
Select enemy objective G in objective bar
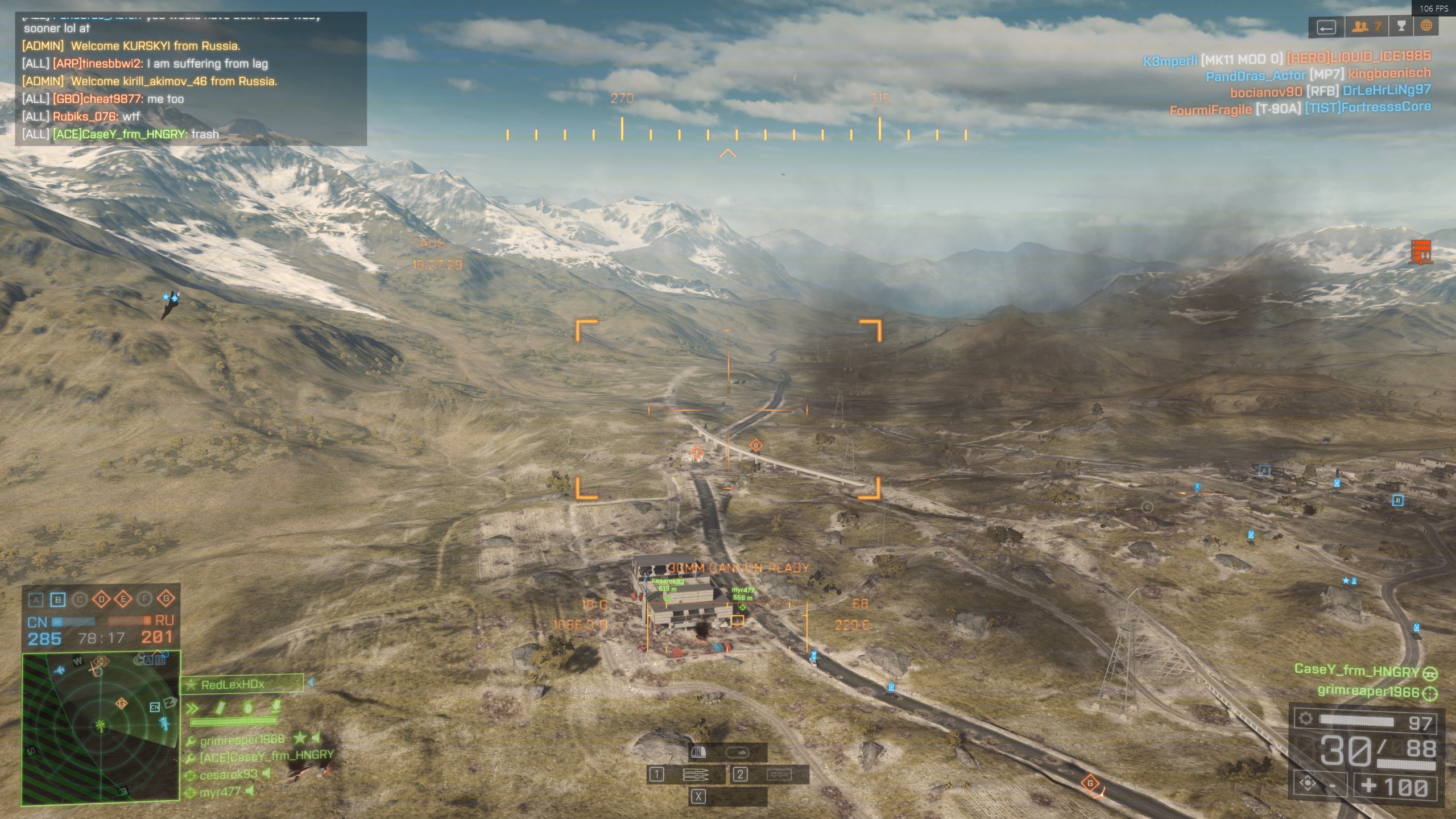click(x=166, y=599)
